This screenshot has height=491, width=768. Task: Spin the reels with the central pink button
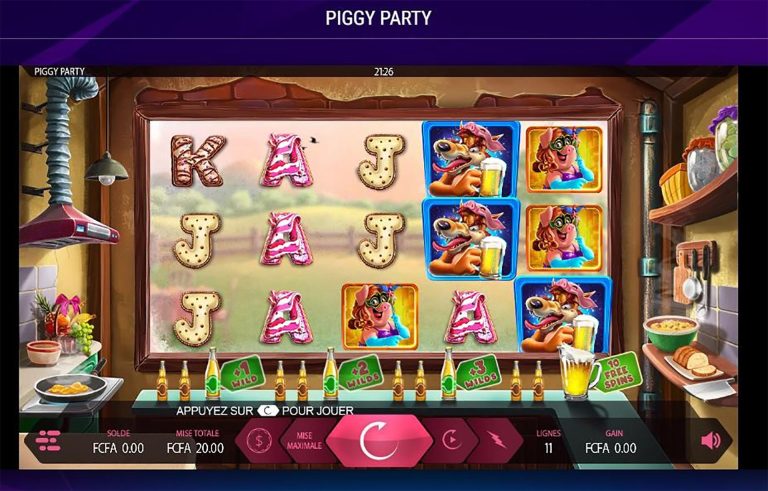[373, 440]
